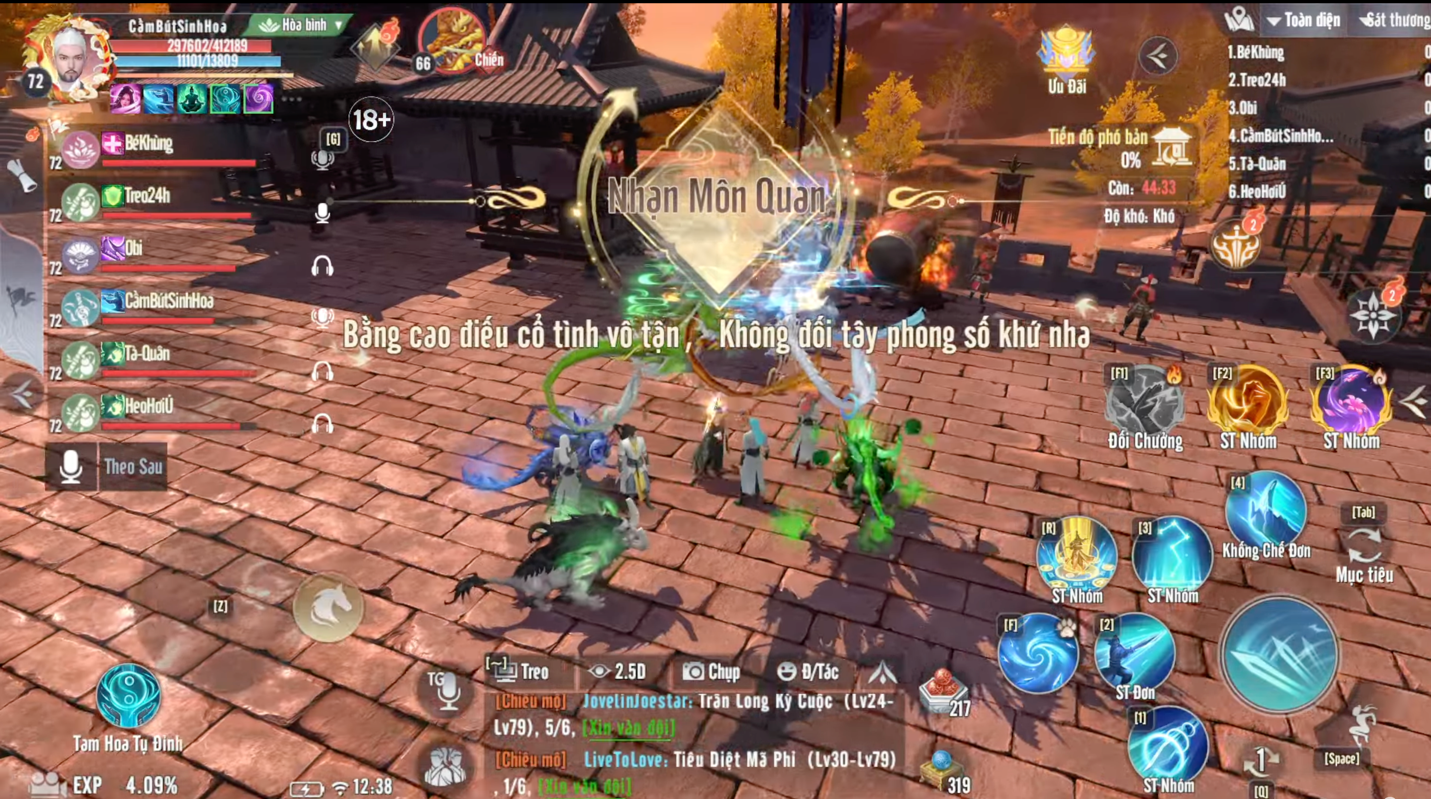This screenshot has height=799, width=1431.
Task: Toggle the Theo Sau follow button
Action: pos(107,467)
